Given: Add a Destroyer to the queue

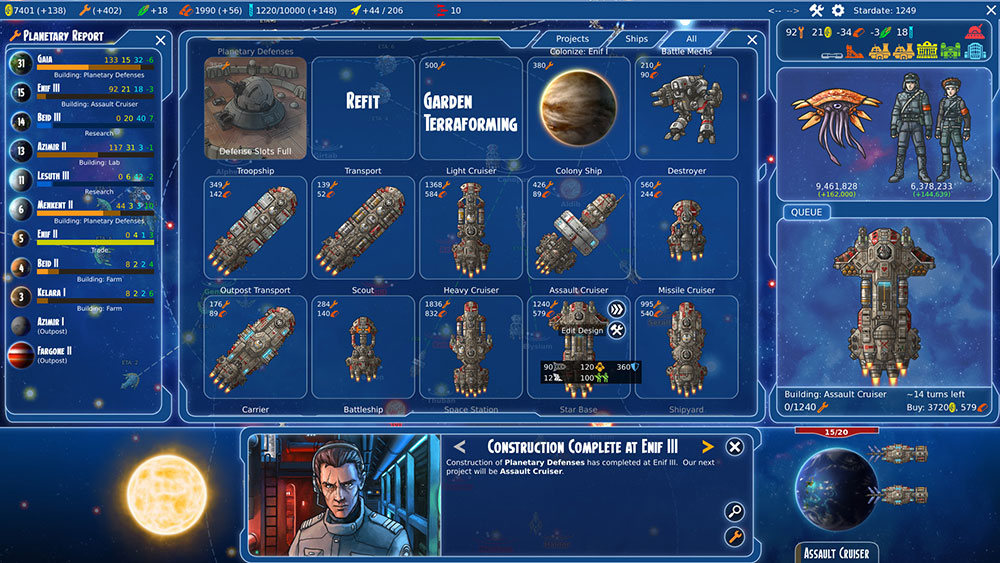Looking at the screenshot, I should coord(687,228).
